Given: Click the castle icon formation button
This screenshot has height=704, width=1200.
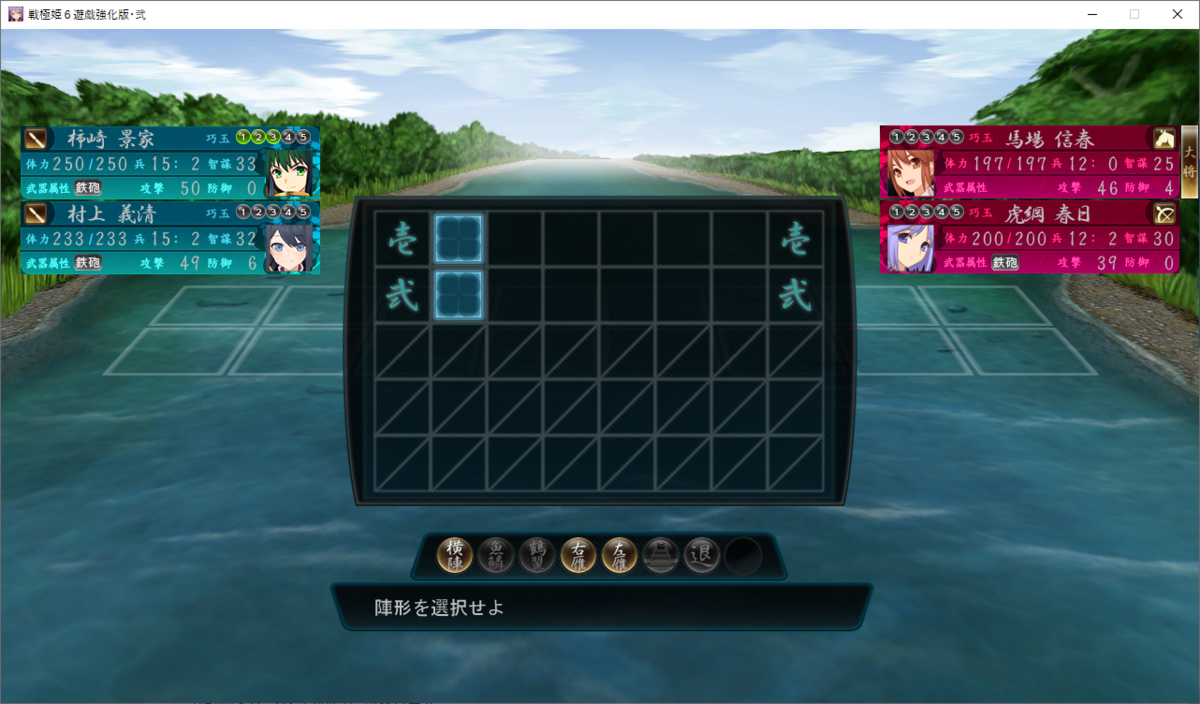Looking at the screenshot, I should coord(661,555).
